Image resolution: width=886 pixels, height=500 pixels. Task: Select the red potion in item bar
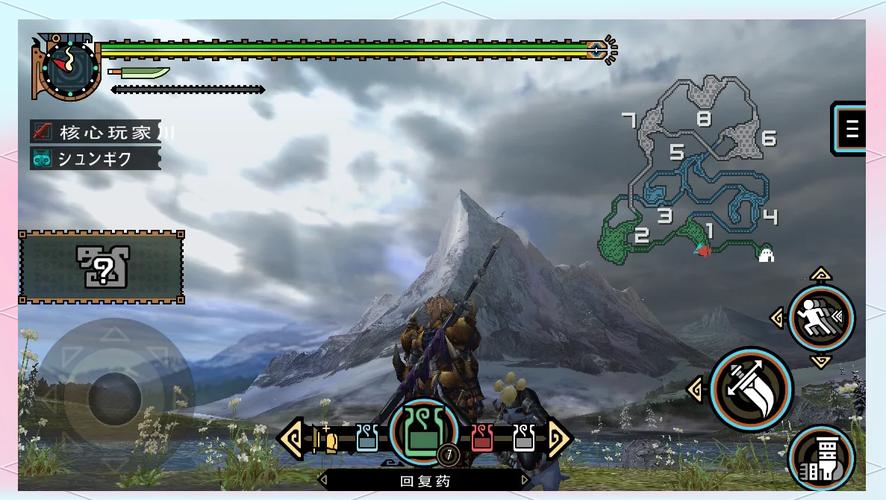click(x=482, y=437)
